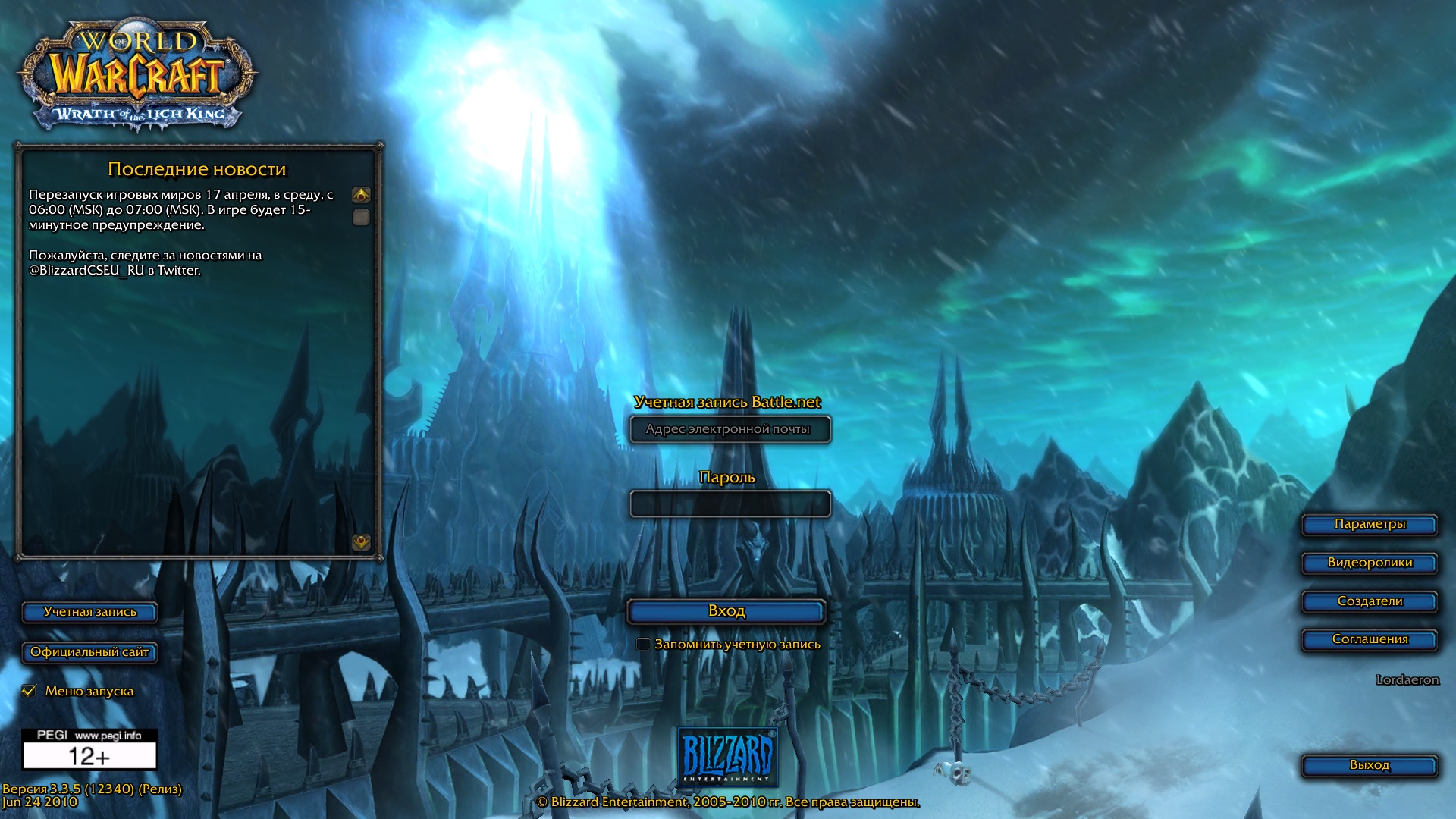1456x819 pixels.
Task: Click the news panel scroll-up arrow
Action: coord(361,196)
